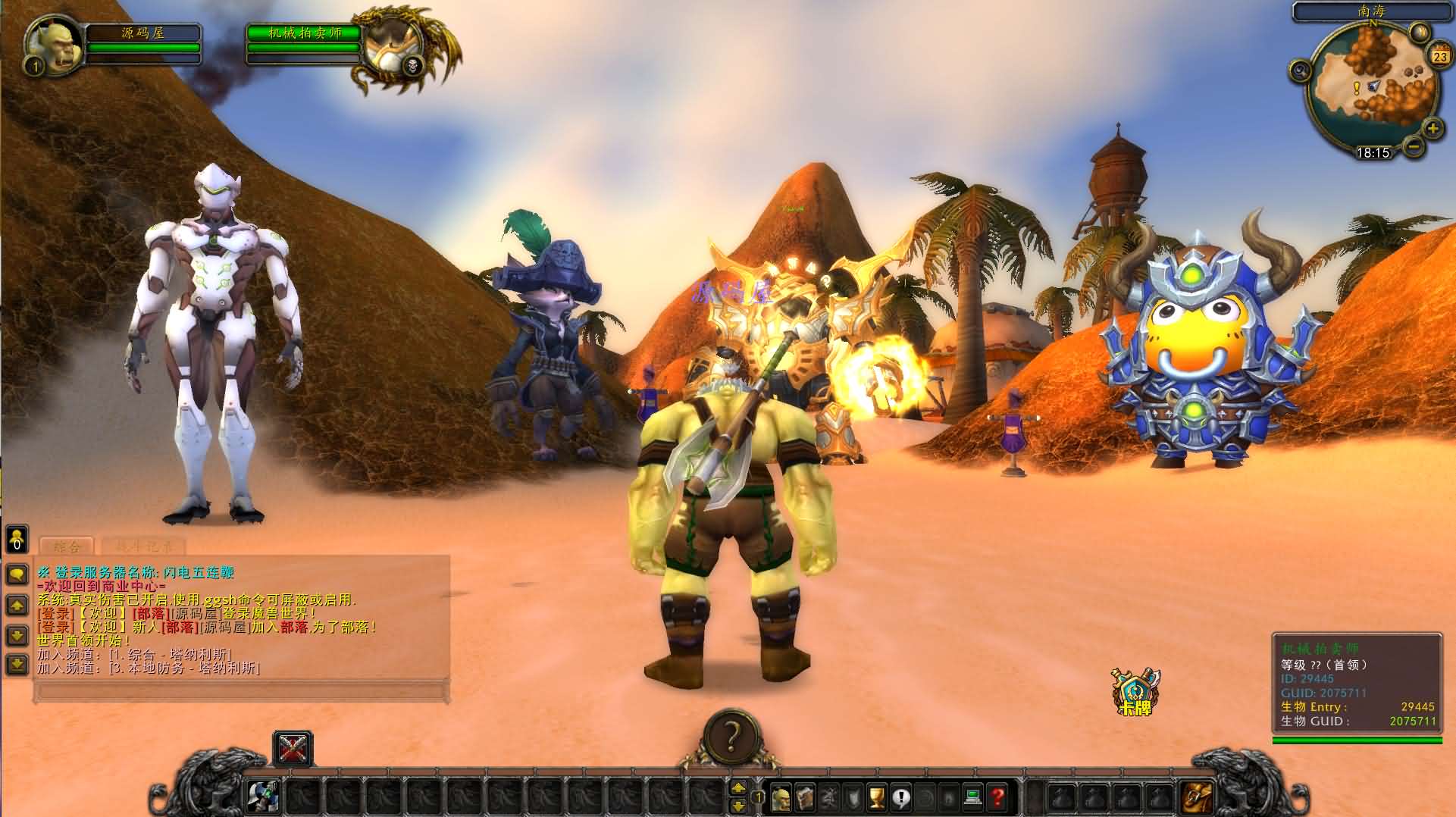Viewport: 1456px width, 817px height.
Task: Click the target portrait of 机械拍卖师
Action: tap(392, 45)
